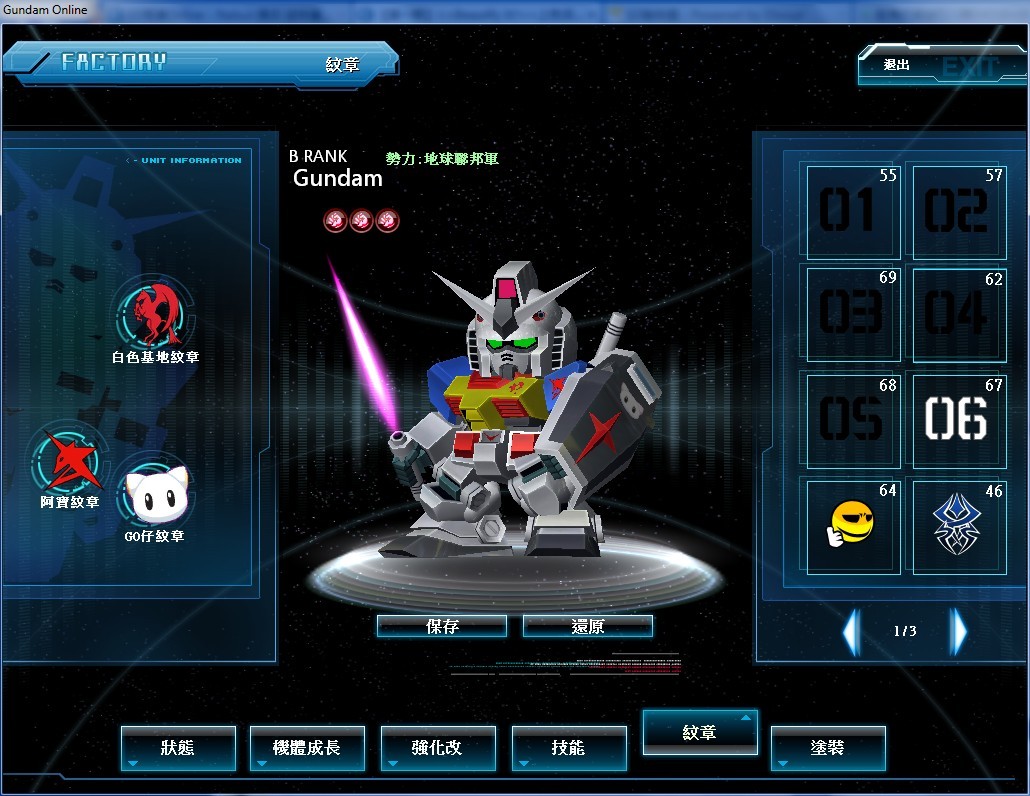Choose the yellow sunglasses smiley emblem
Image resolution: width=1030 pixels, height=796 pixels.
(x=852, y=526)
